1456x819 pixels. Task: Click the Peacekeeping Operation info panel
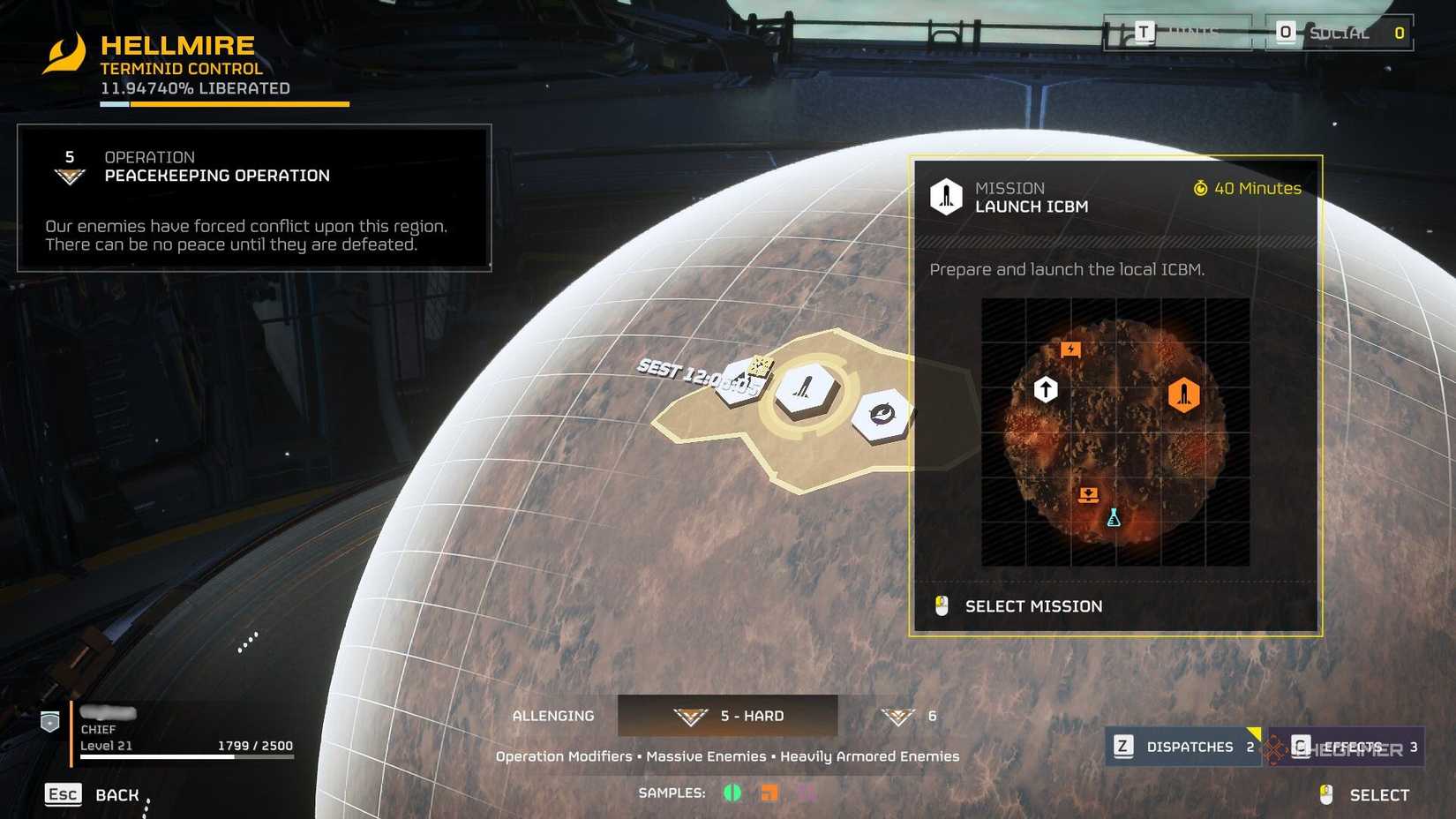(254, 198)
